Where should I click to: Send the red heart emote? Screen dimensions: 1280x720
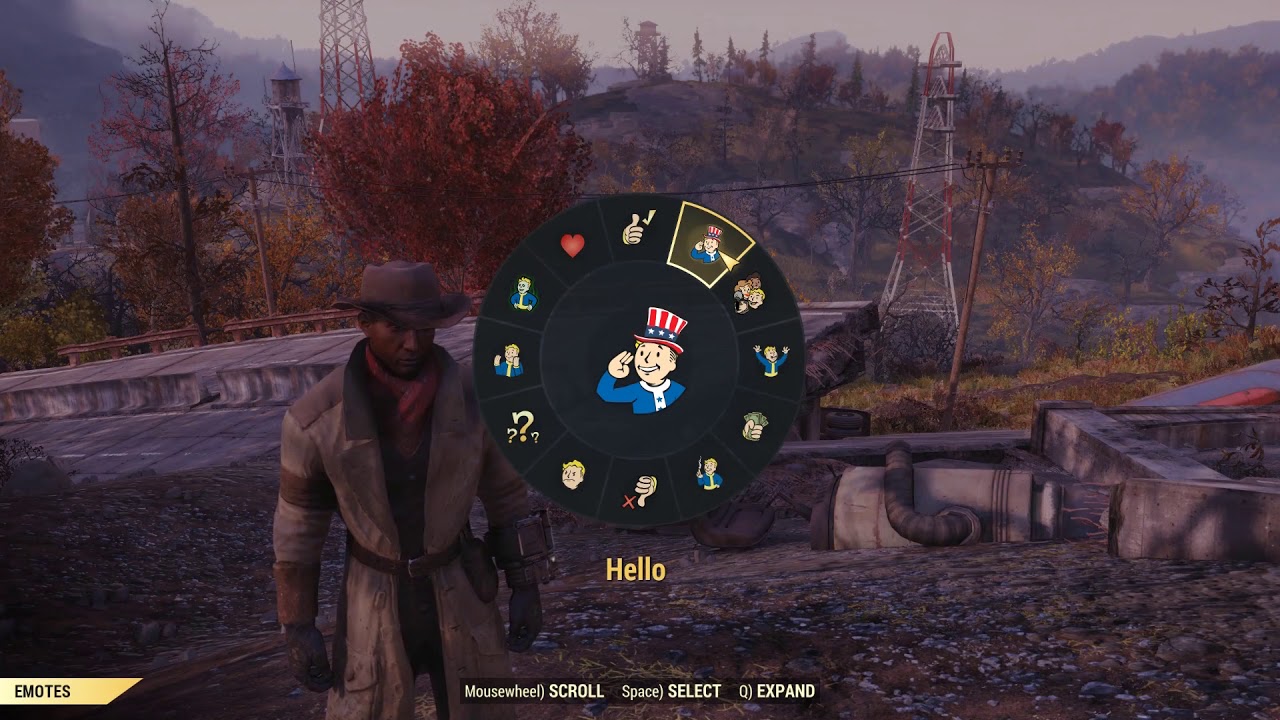pos(572,246)
